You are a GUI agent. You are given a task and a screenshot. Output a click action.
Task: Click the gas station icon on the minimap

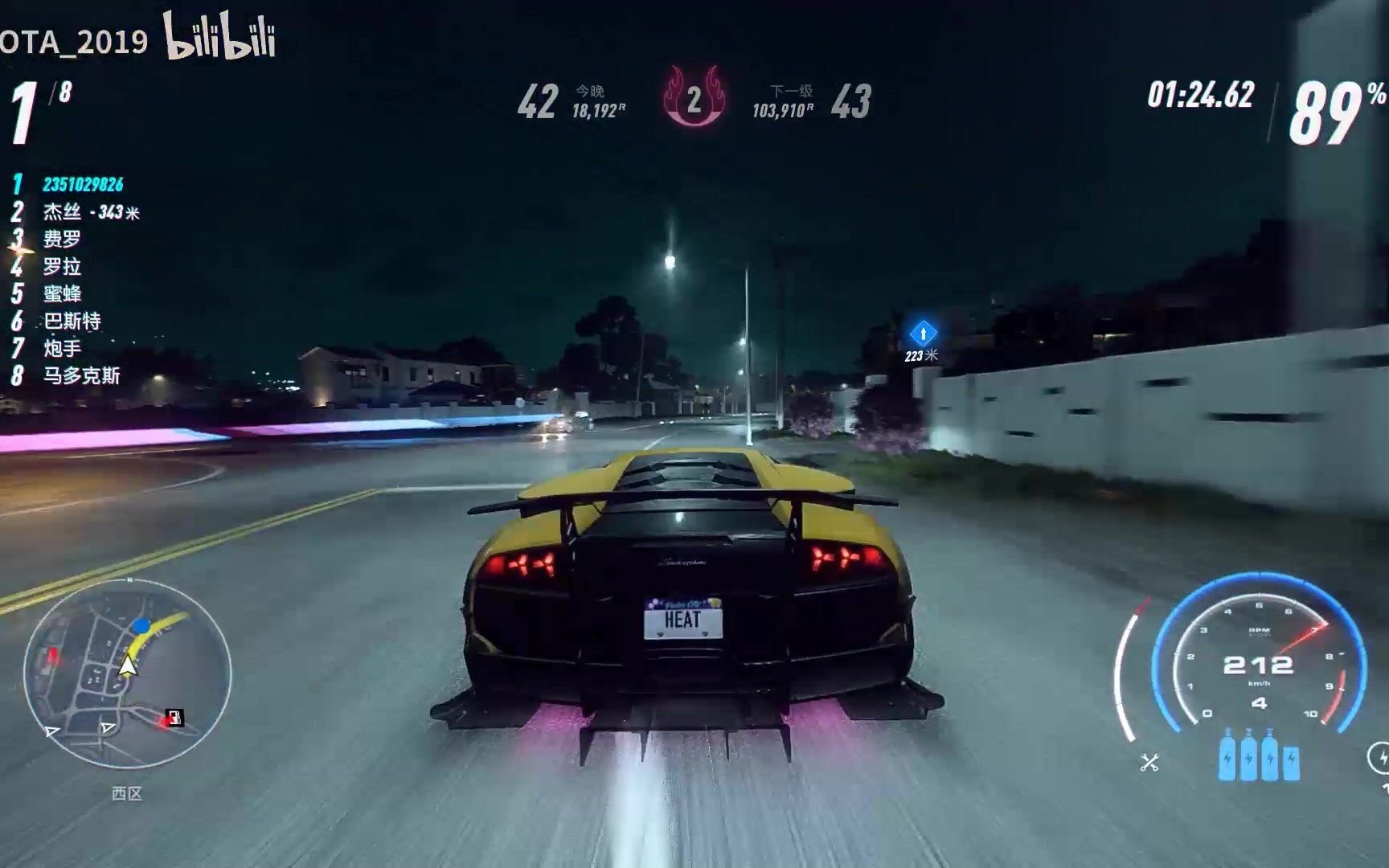(174, 717)
